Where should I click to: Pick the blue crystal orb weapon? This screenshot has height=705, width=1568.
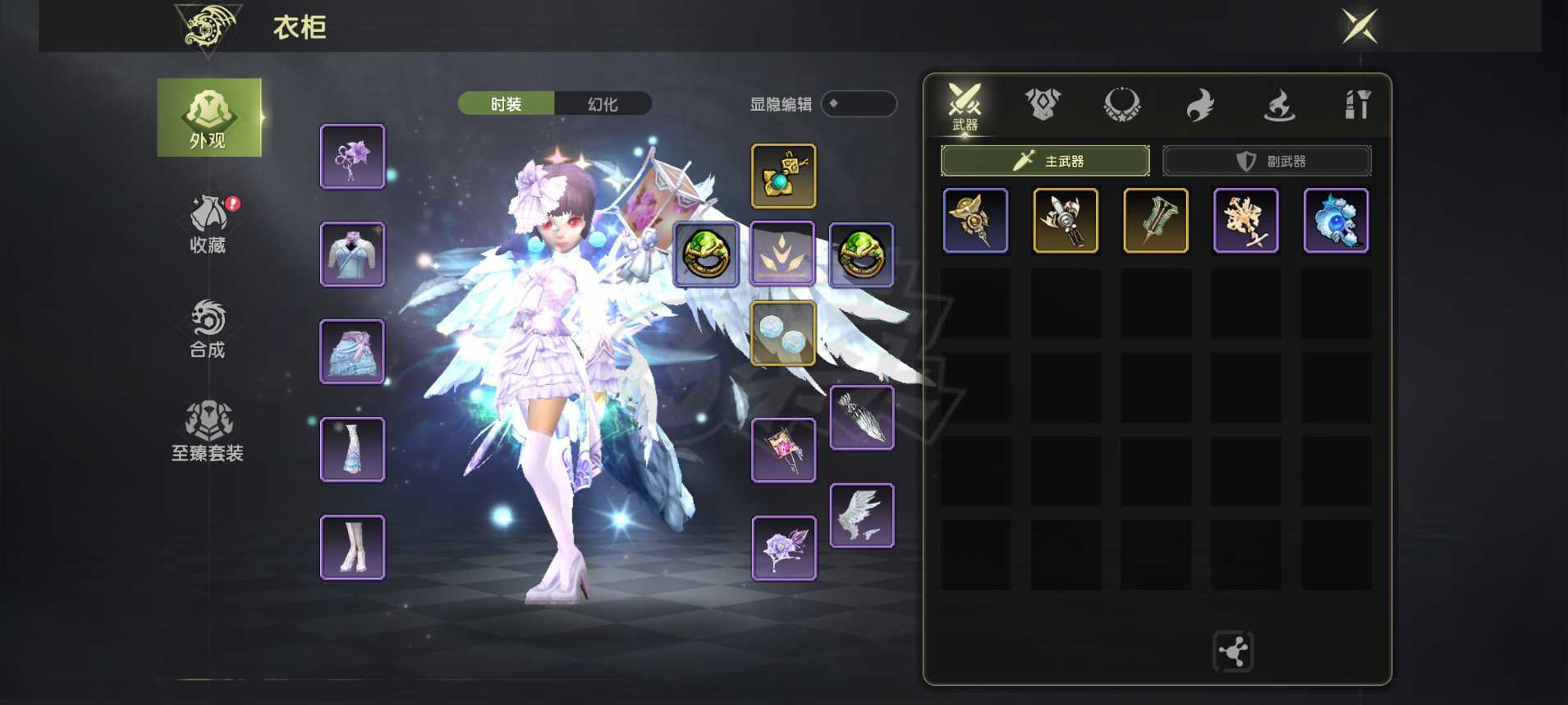click(1336, 221)
